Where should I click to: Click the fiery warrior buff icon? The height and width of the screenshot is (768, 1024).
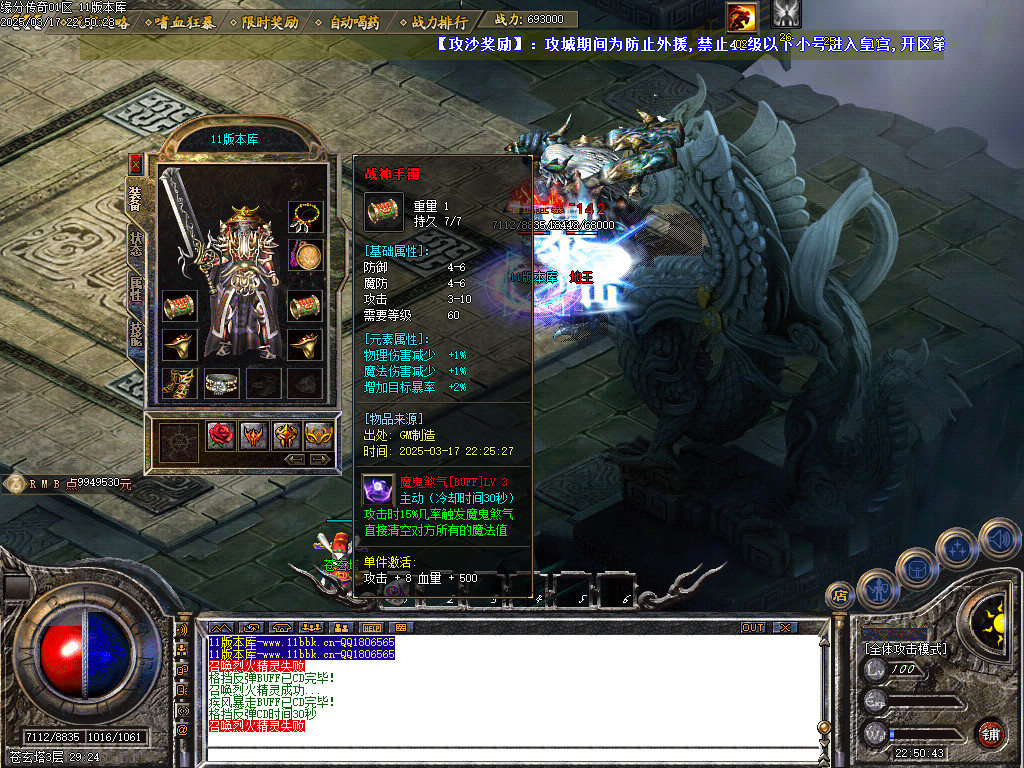(x=742, y=16)
